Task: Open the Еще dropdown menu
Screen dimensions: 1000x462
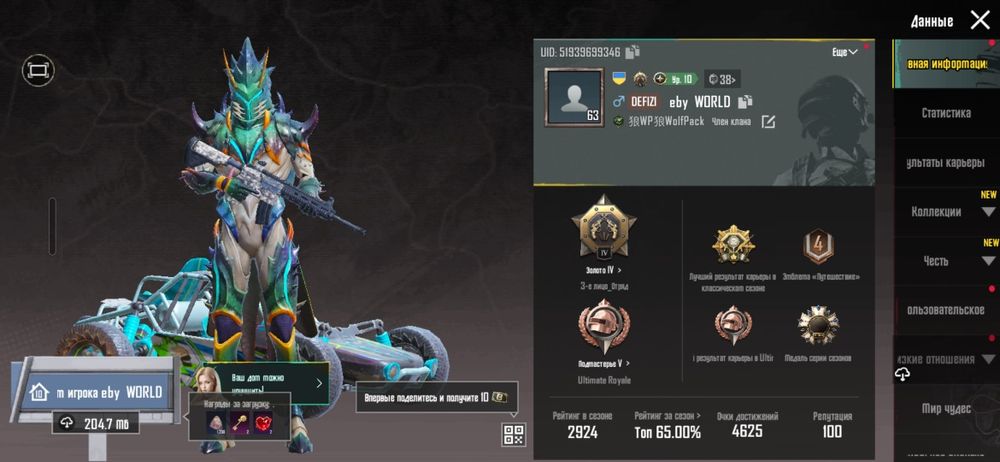Action: coord(845,52)
